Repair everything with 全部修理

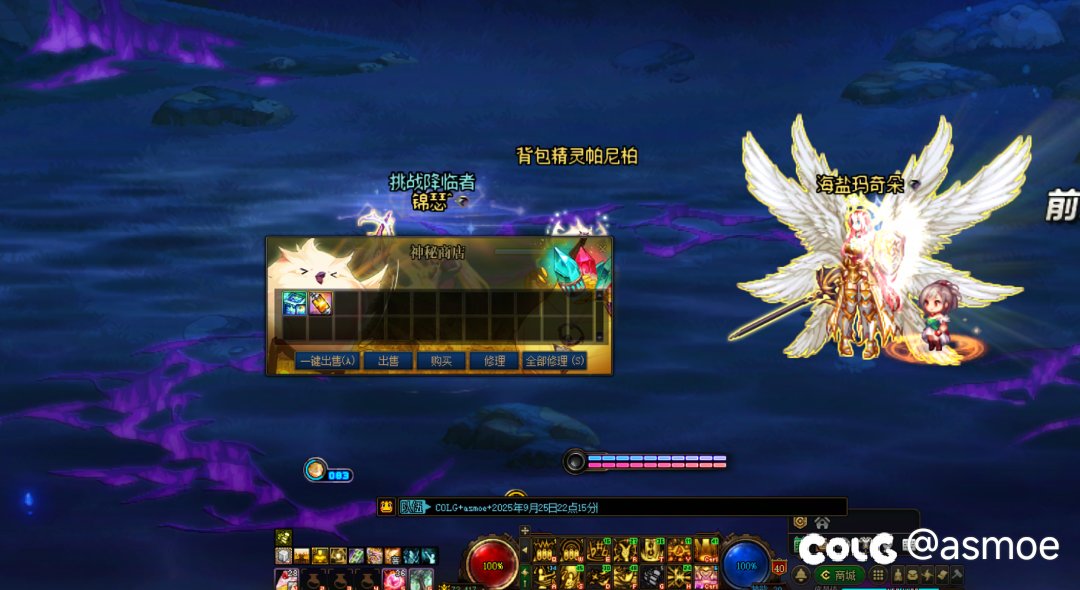pos(555,361)
